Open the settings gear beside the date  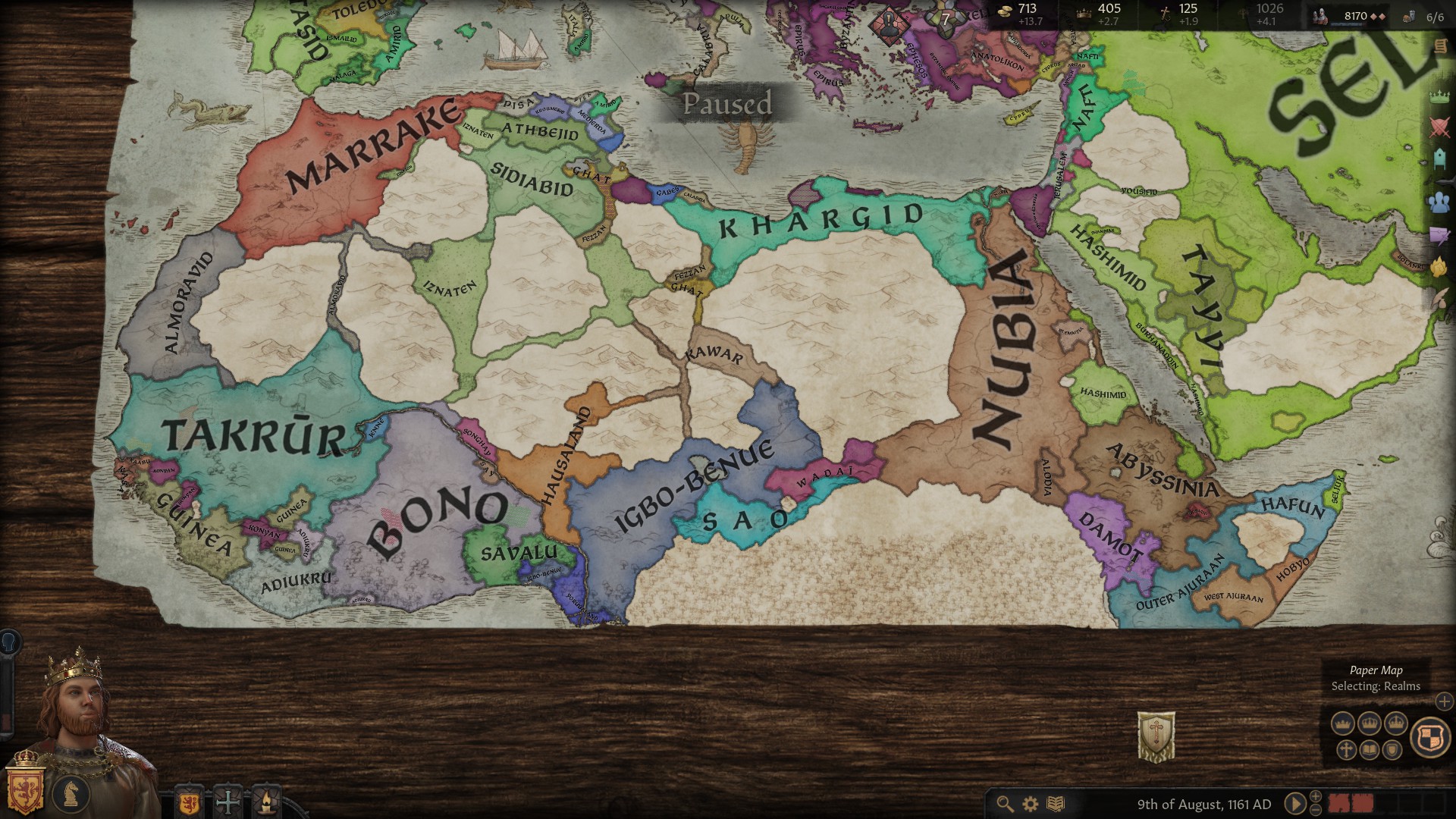coord(1030,803)
